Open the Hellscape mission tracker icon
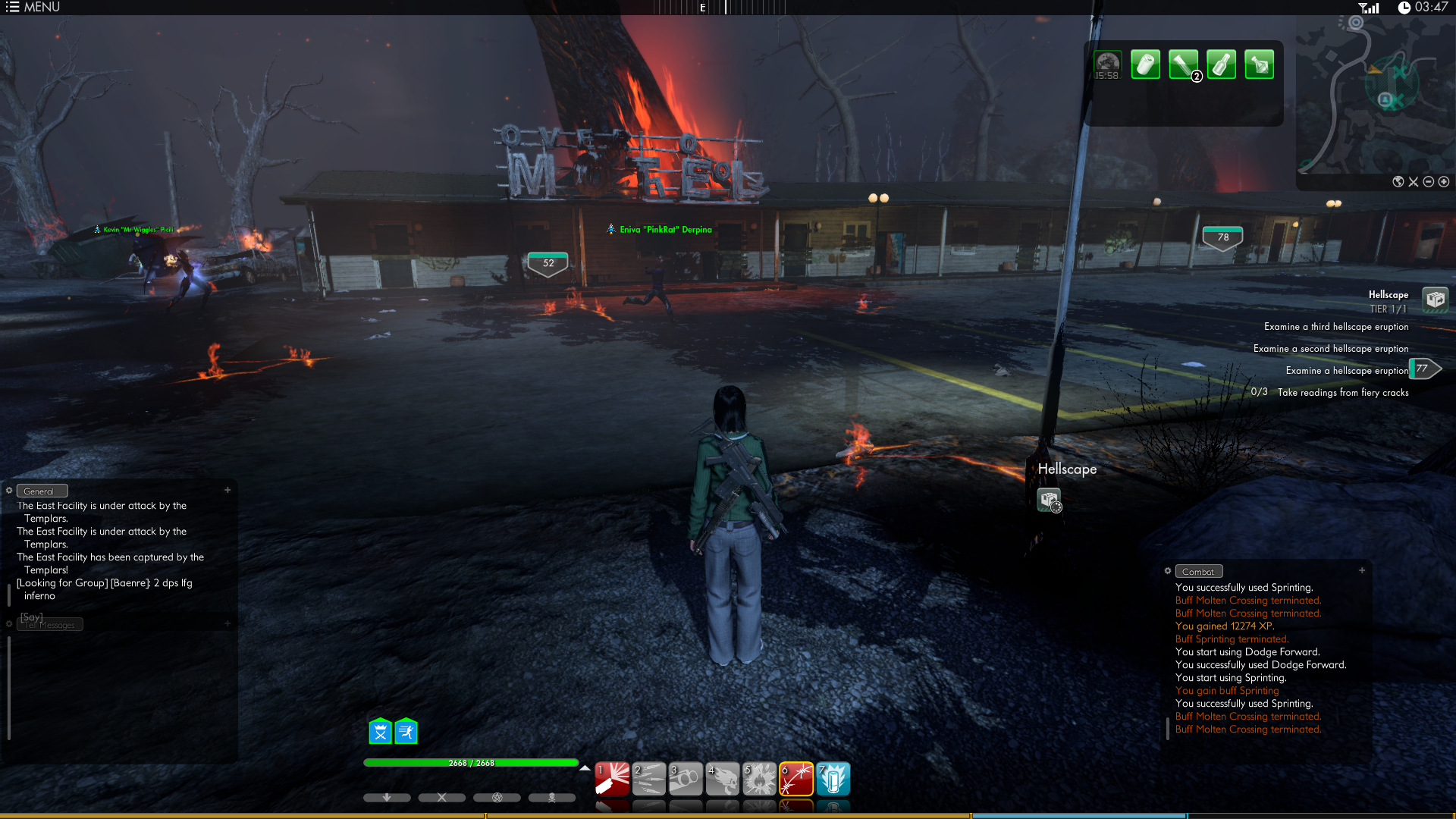Screen dimensions: 1456x819 (x=1435, y=300)
